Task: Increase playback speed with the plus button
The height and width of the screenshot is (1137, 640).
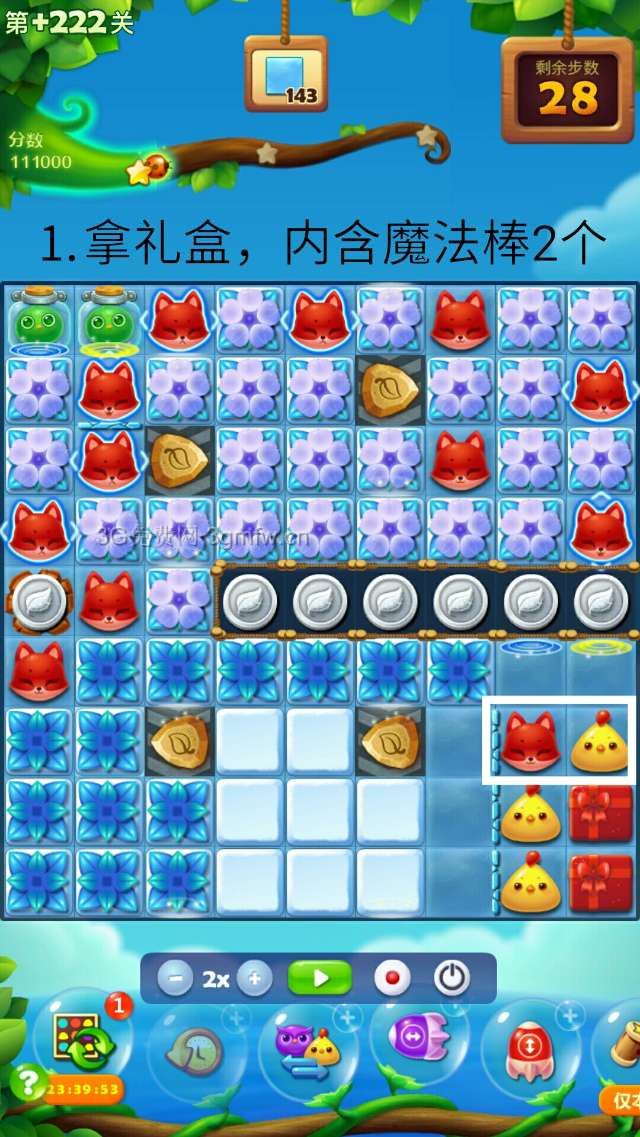Action: click(x=254, y=978)
